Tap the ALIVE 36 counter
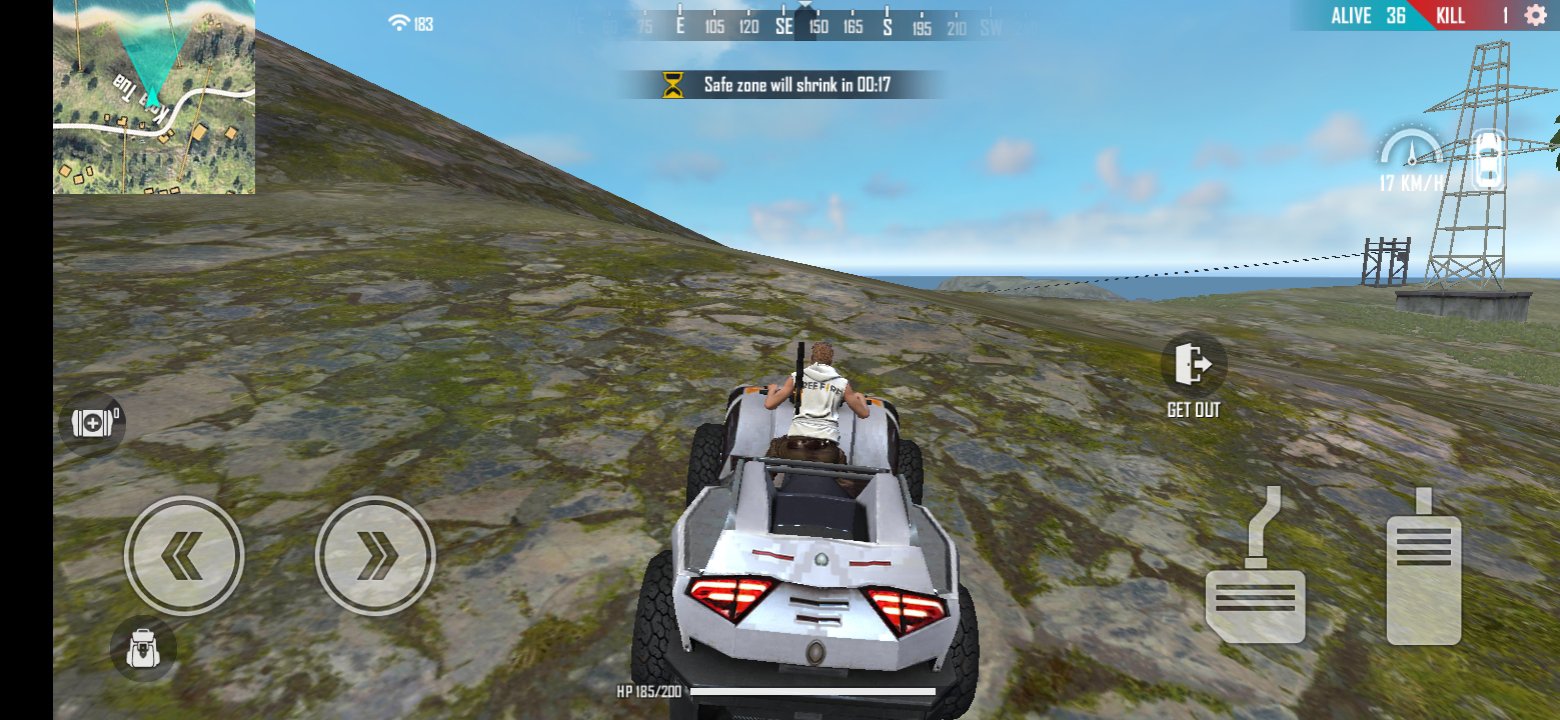 tap(1368, 15)
